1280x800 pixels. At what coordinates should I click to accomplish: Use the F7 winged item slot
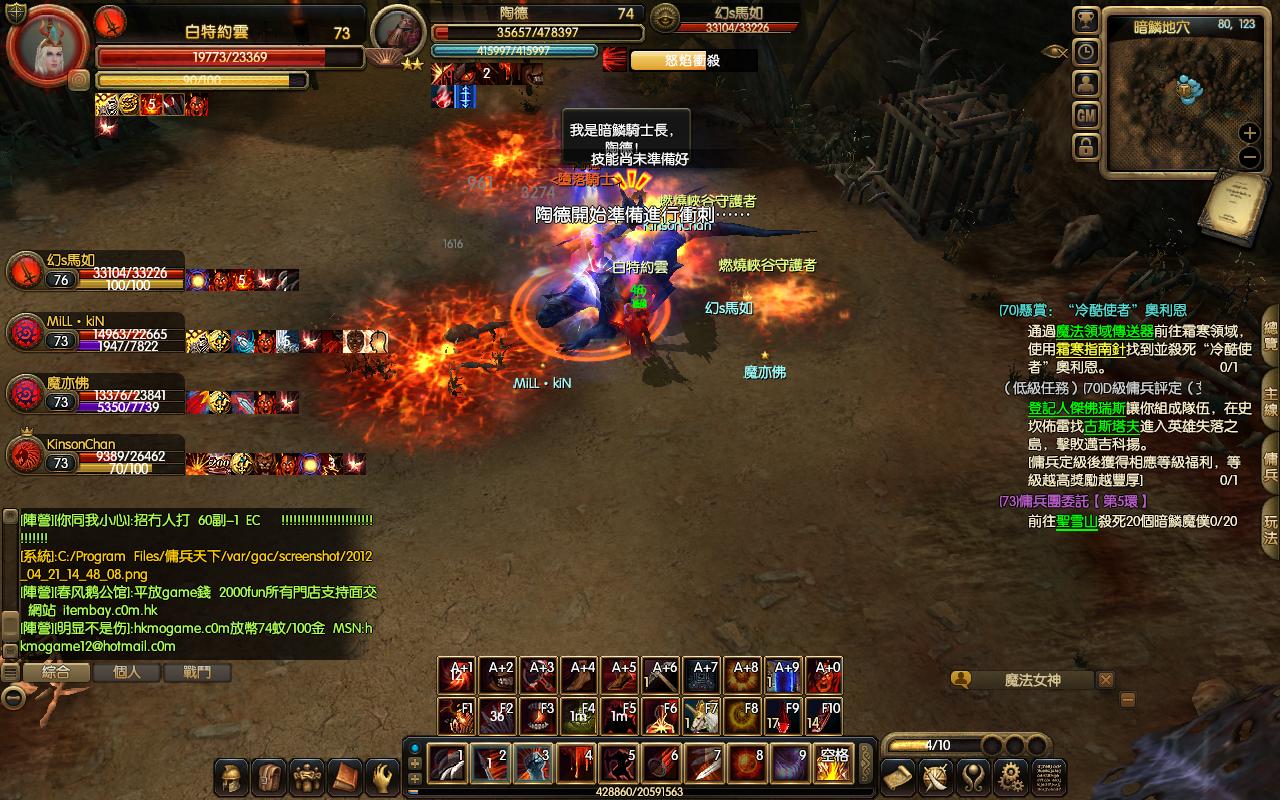pos(704,716)
